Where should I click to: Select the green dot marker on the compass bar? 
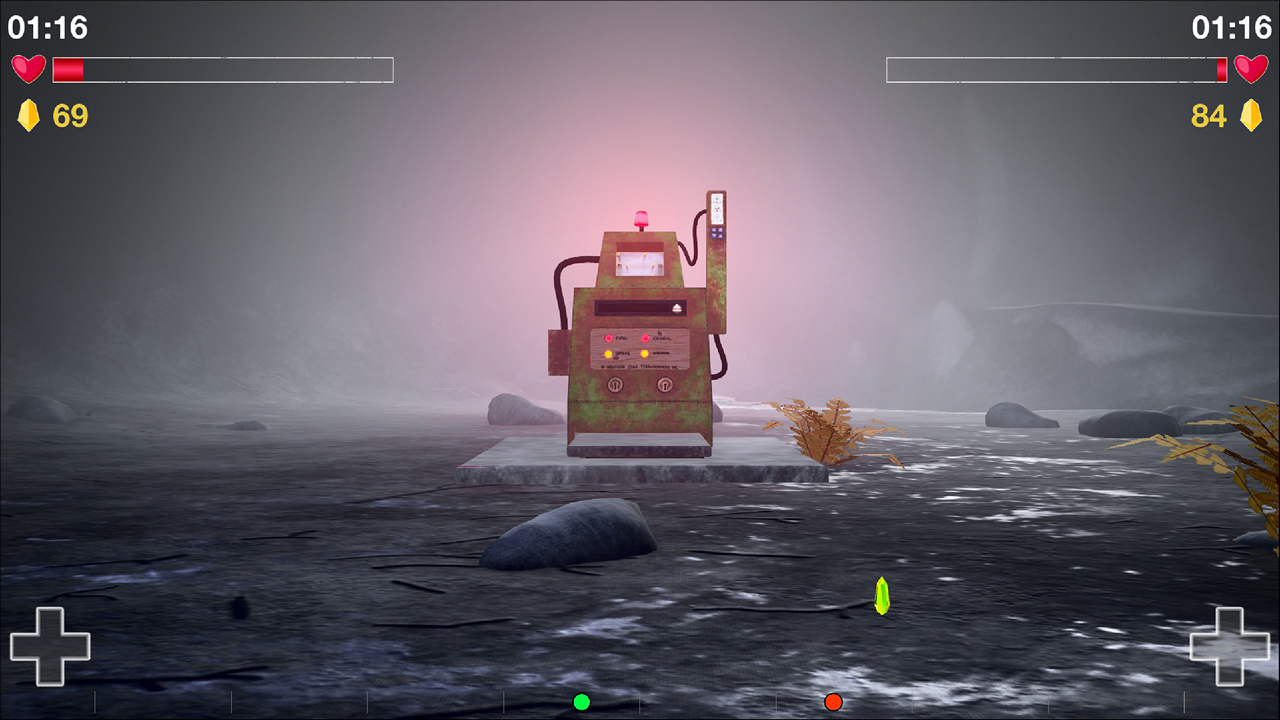click(582, 702)
